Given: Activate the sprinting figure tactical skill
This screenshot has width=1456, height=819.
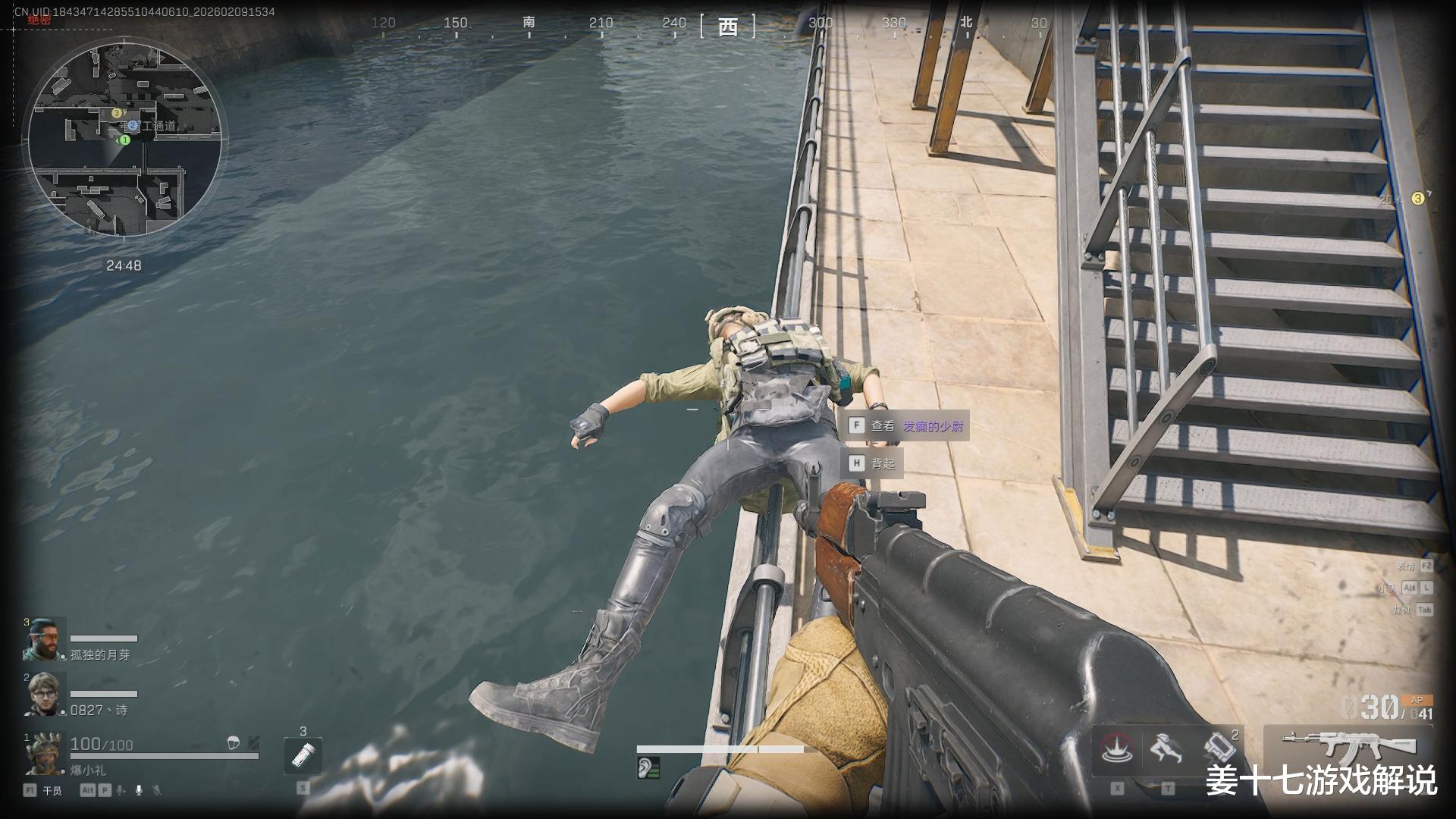Looking at the screenshot, I should coord(1167,749).
